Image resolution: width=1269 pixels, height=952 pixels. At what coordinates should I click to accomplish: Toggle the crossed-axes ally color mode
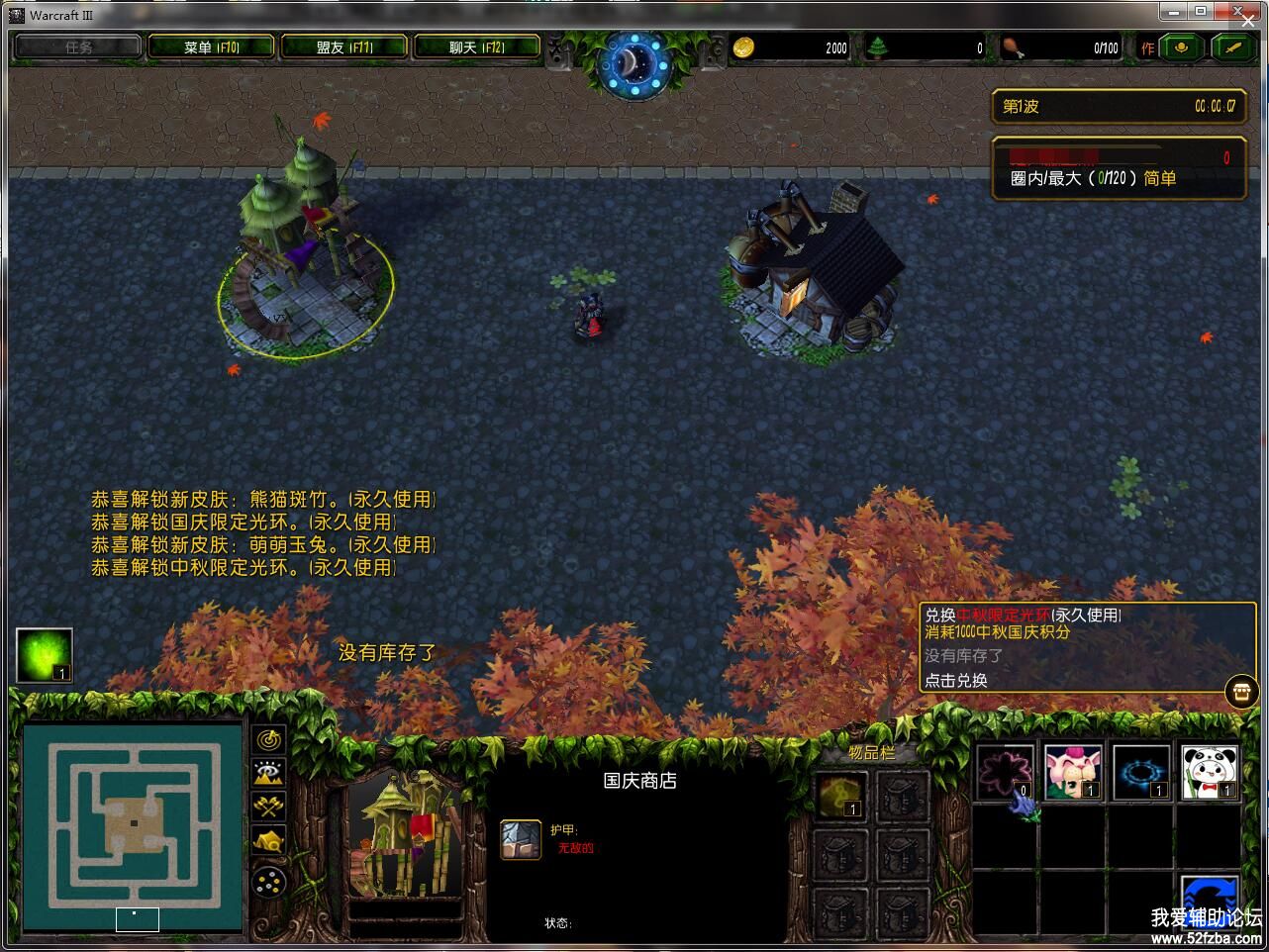pos(269,807)
